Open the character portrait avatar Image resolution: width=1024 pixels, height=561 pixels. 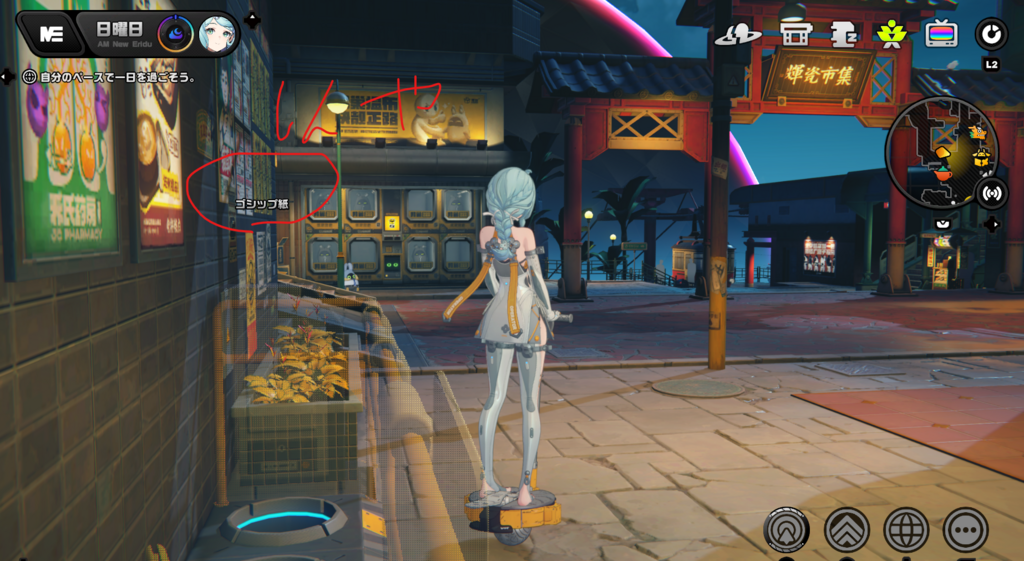coord(218,33)
